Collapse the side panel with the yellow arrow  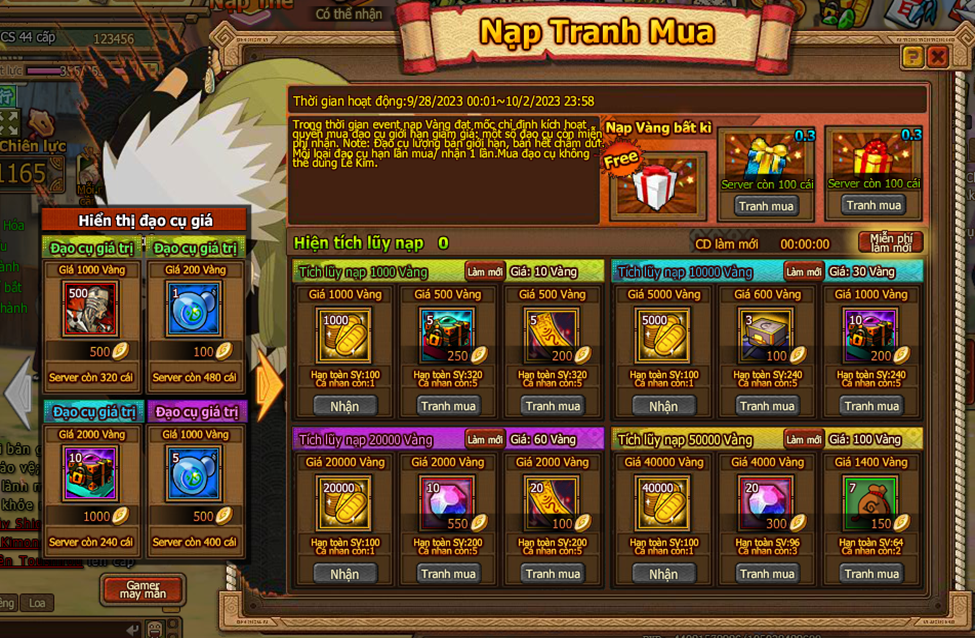point(269,385)
